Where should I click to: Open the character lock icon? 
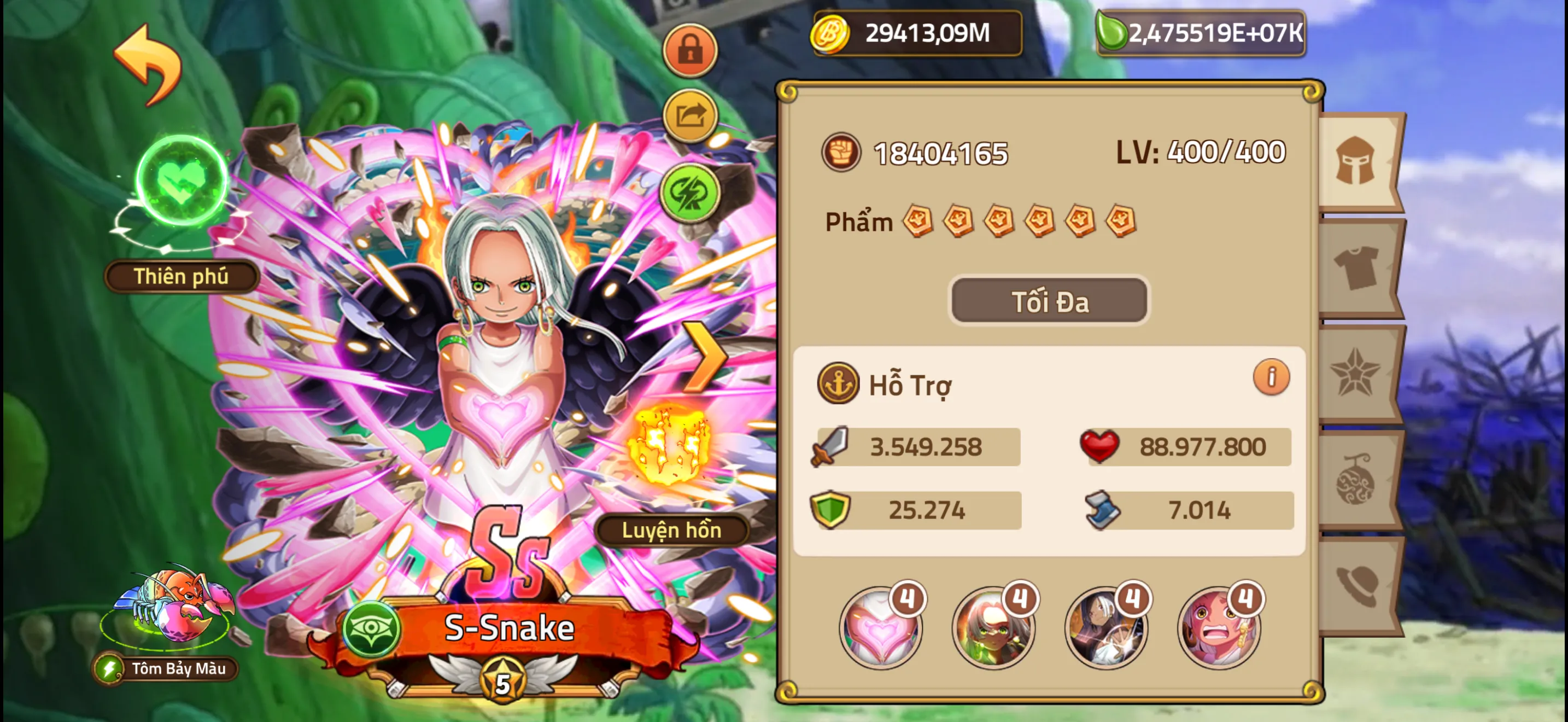691,50
